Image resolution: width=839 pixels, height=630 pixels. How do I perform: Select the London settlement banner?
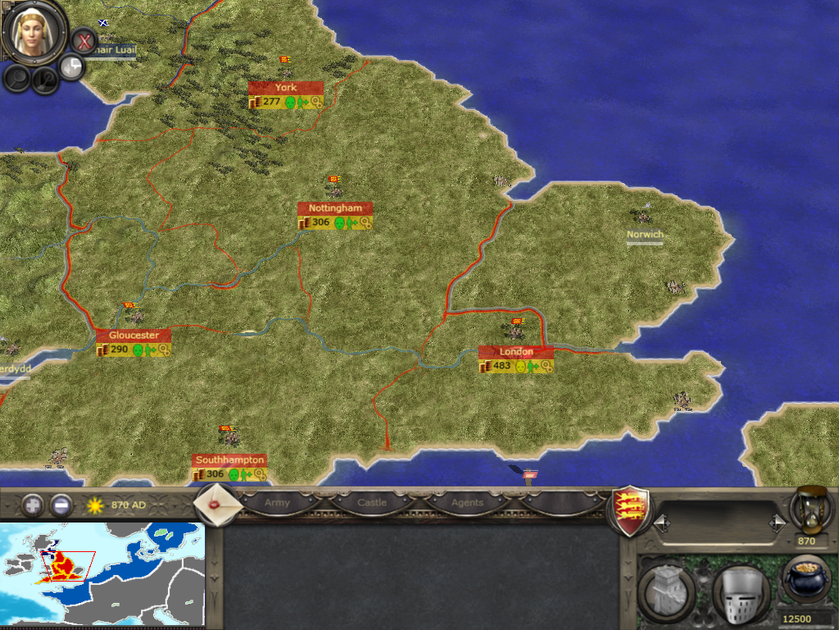(x=516, y=352)
